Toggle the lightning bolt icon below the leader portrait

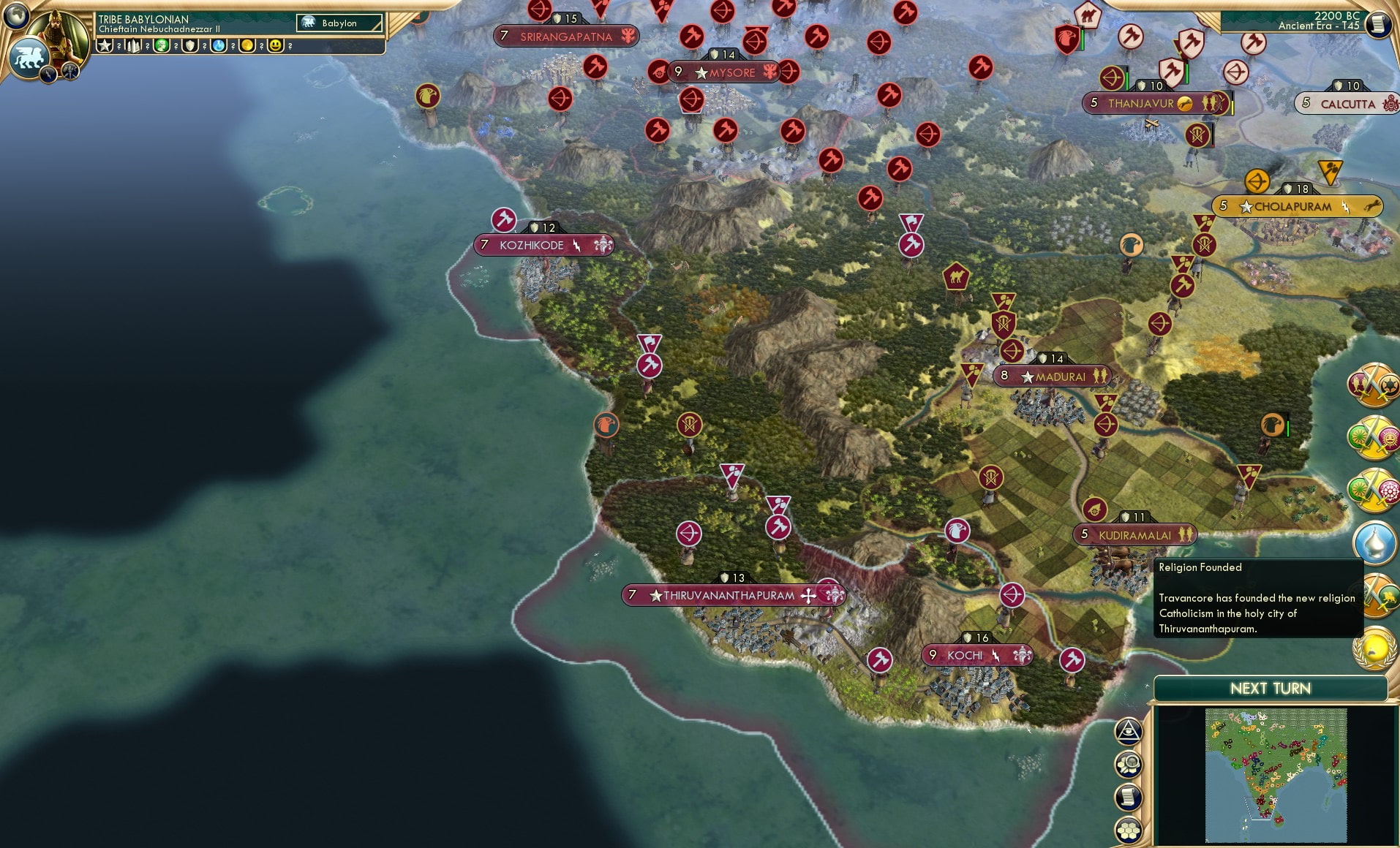48,73
